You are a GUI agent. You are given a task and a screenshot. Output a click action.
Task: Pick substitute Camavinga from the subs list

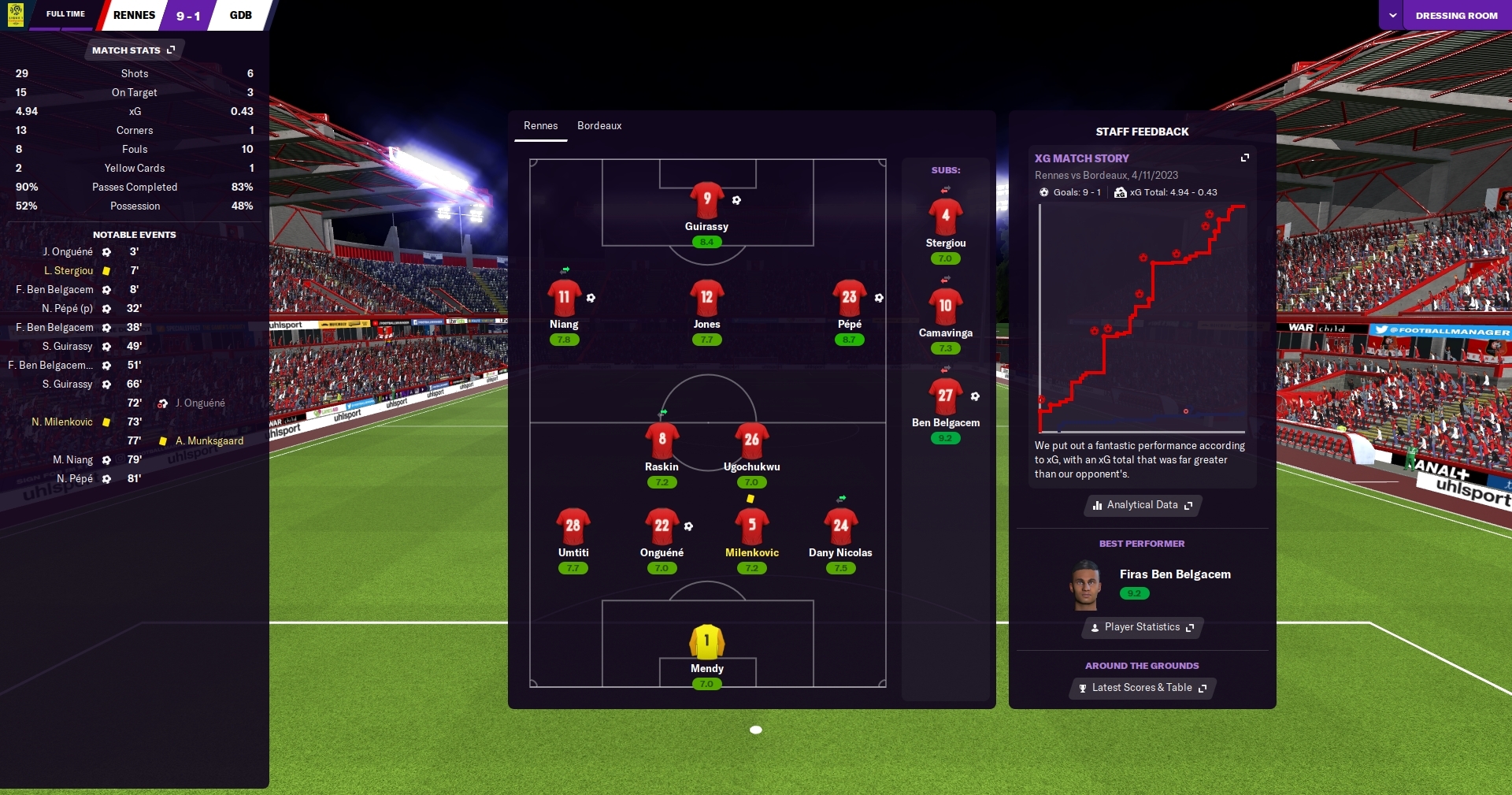[945, 306]
